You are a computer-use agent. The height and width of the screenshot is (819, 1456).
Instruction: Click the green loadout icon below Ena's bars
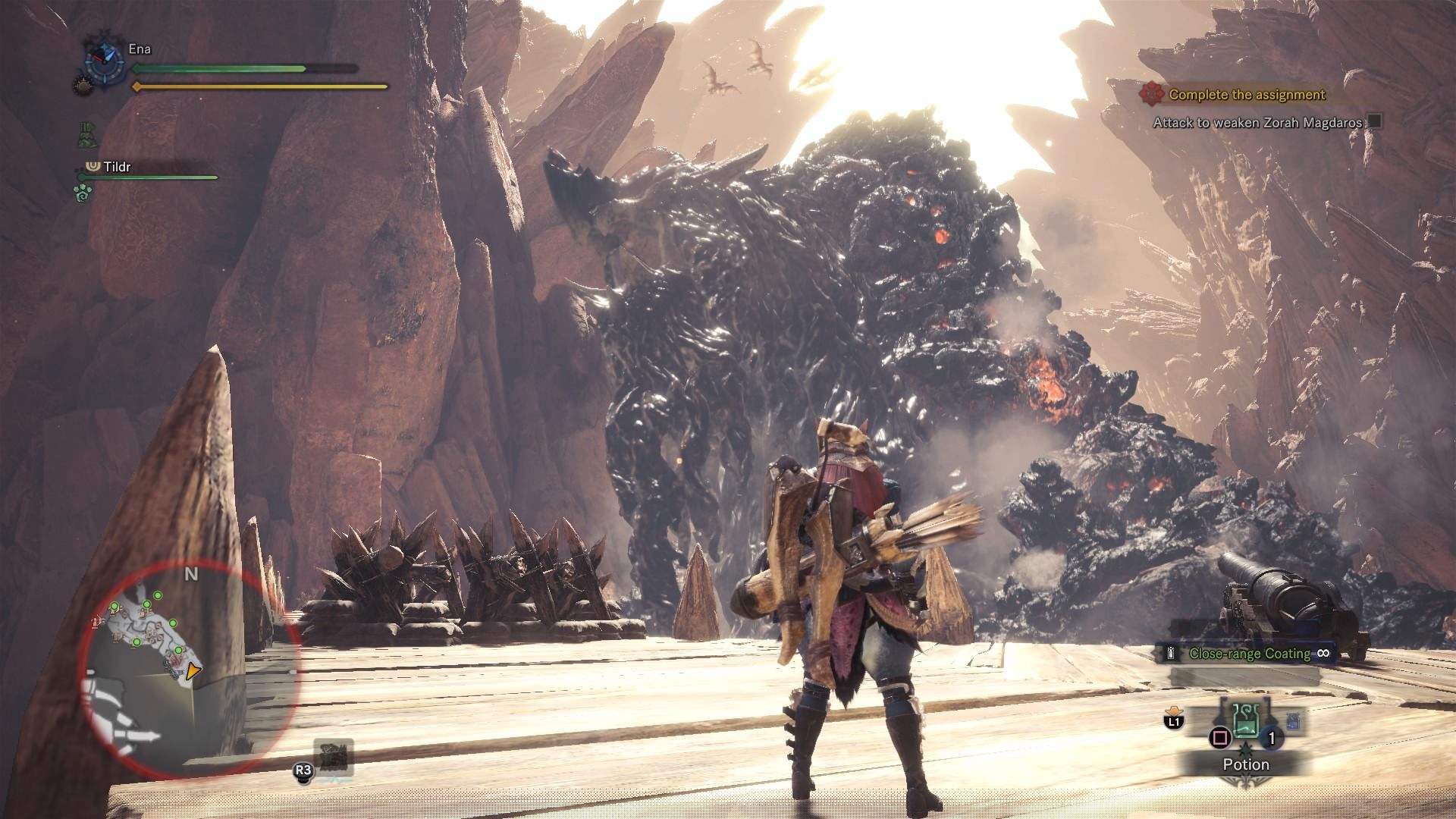click(89, 134)
